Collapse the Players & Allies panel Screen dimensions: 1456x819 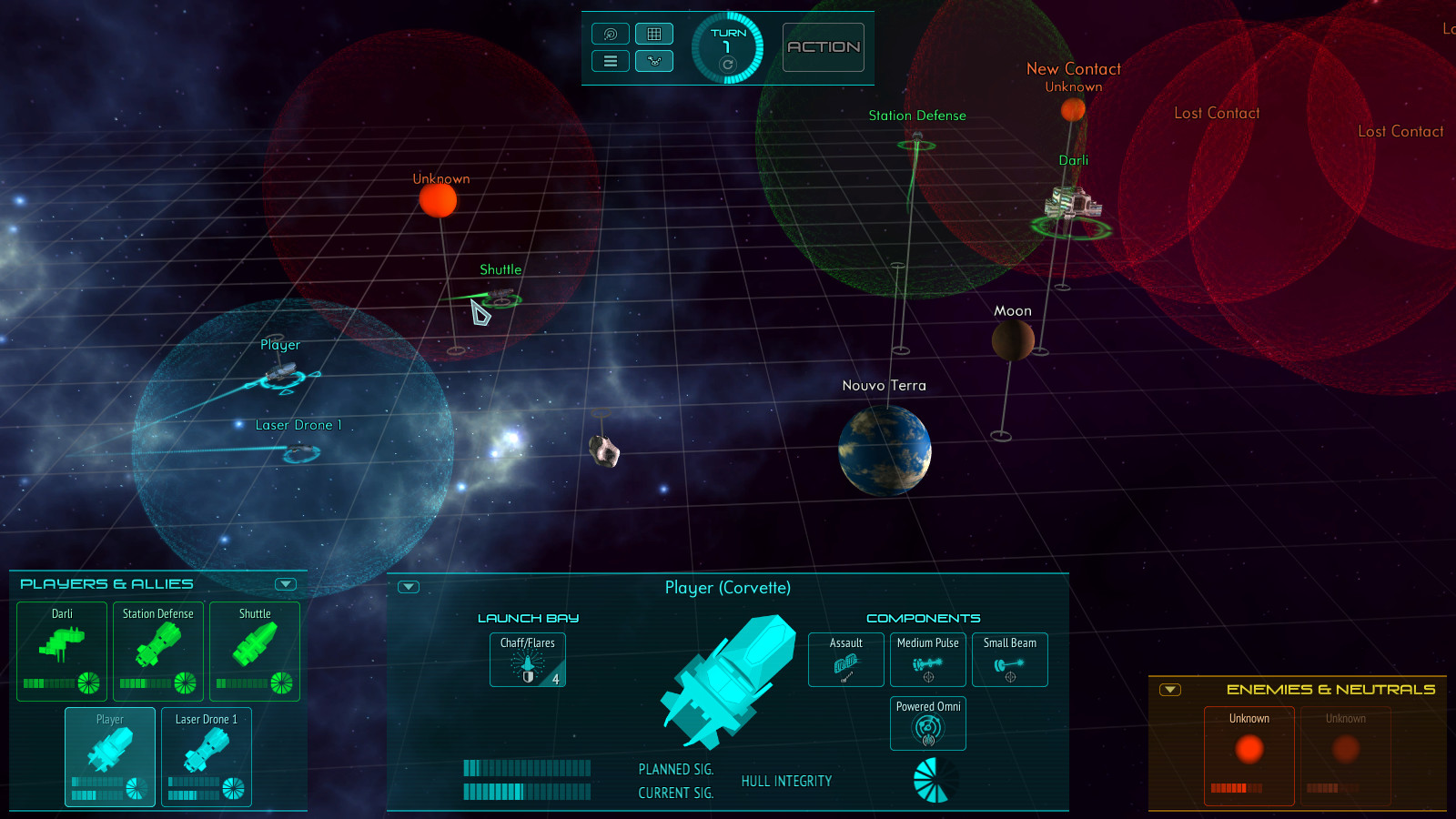[x=285, y=584]
